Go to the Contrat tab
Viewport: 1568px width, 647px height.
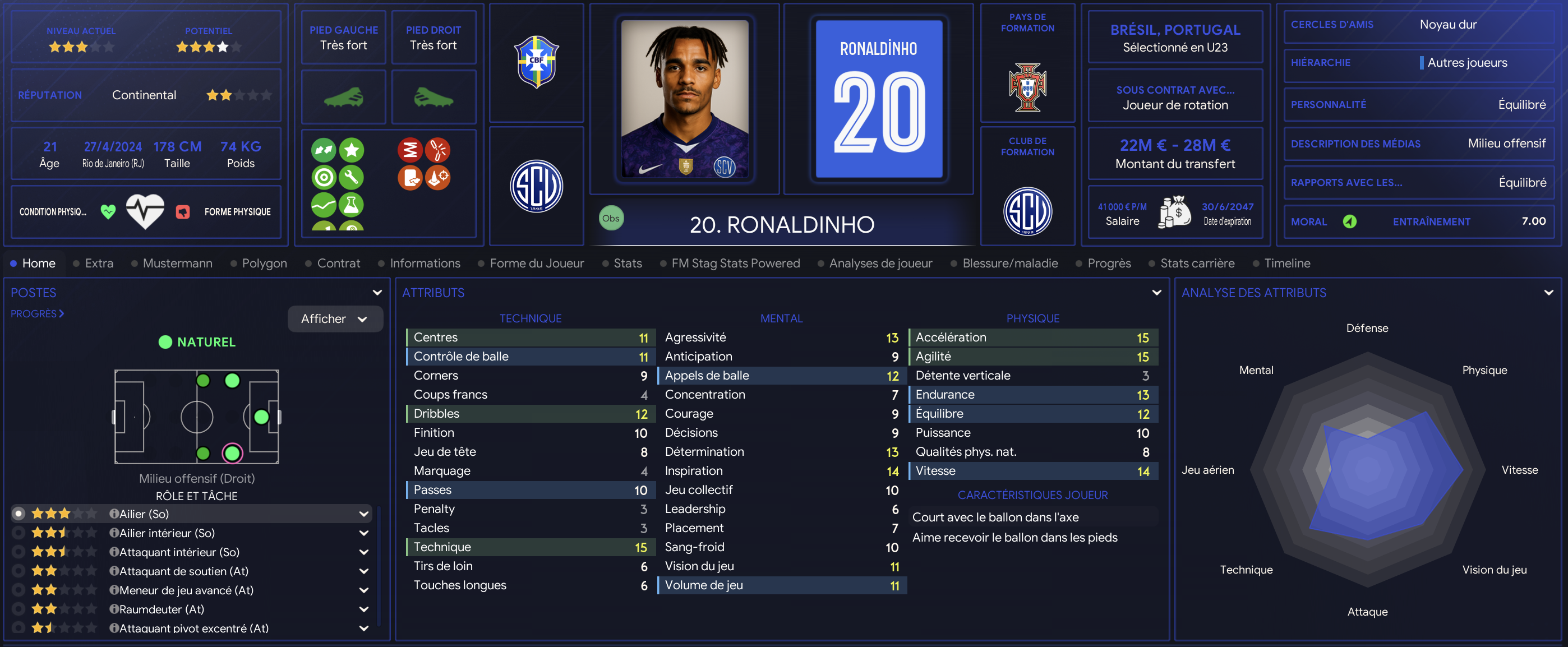point(338,263)
